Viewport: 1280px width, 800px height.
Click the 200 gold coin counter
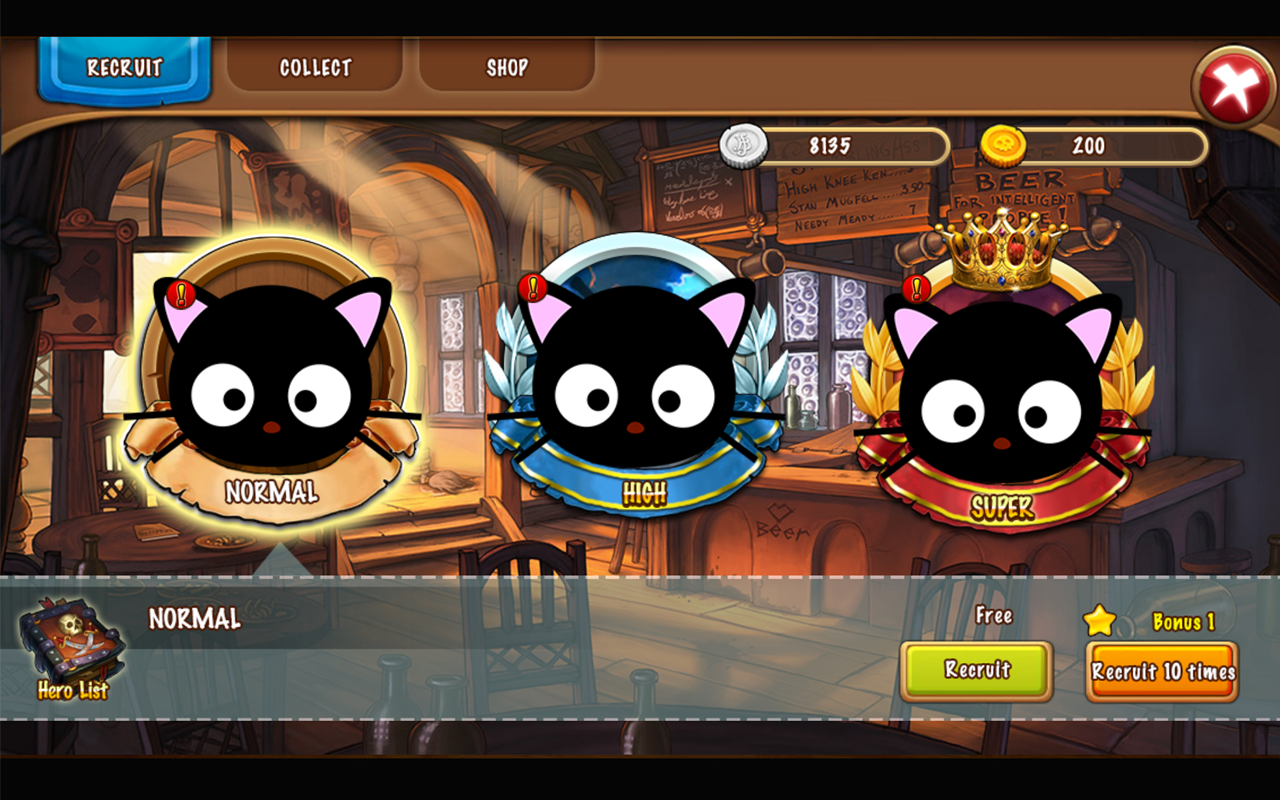click(x=1090, y=146)
